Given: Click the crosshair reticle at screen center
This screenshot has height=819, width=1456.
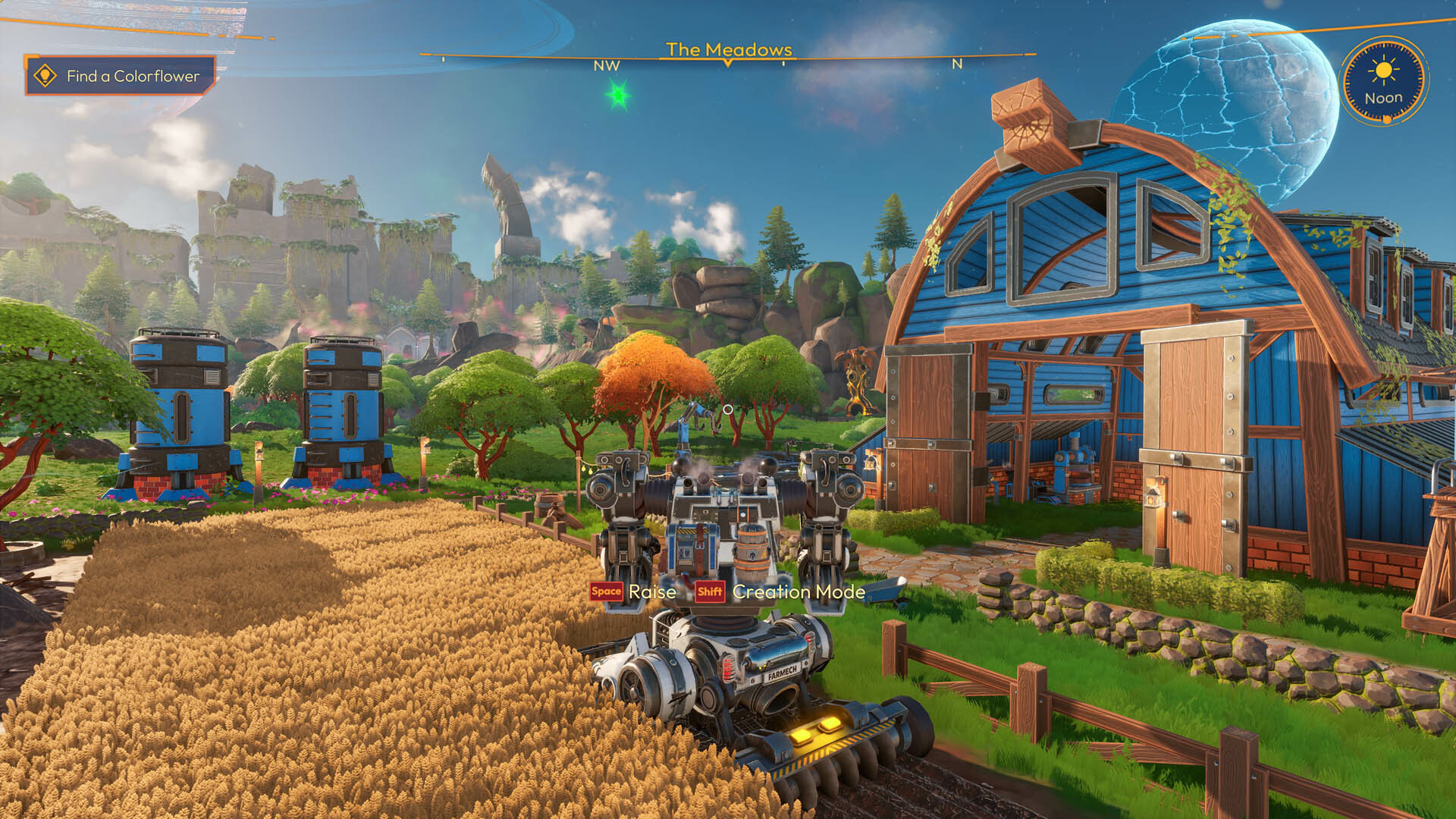Looking at the screenshot, I should coord(730,409).
